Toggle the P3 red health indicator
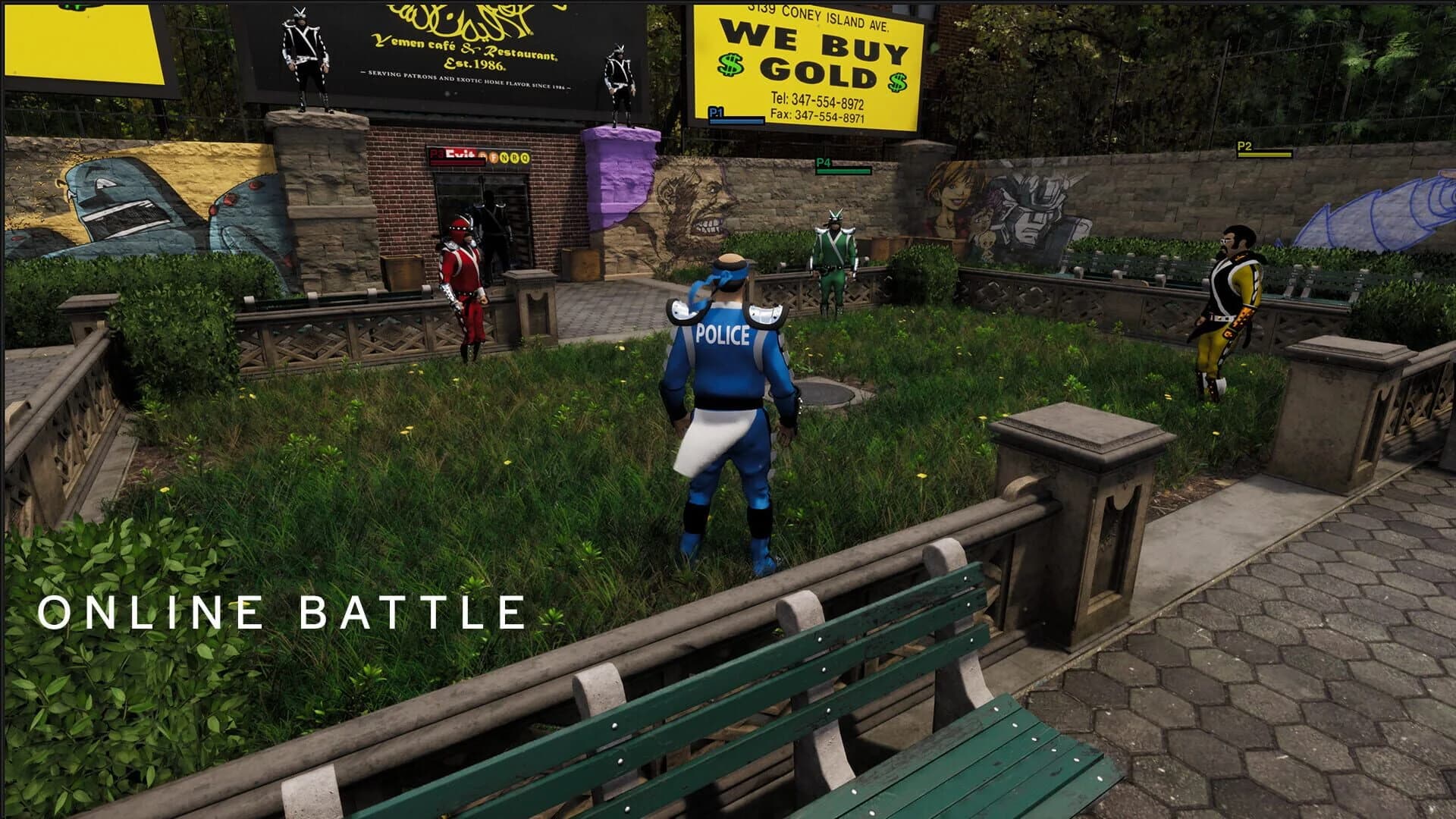The width and height of the screenshot is (1456, 819). coord(457,162)
